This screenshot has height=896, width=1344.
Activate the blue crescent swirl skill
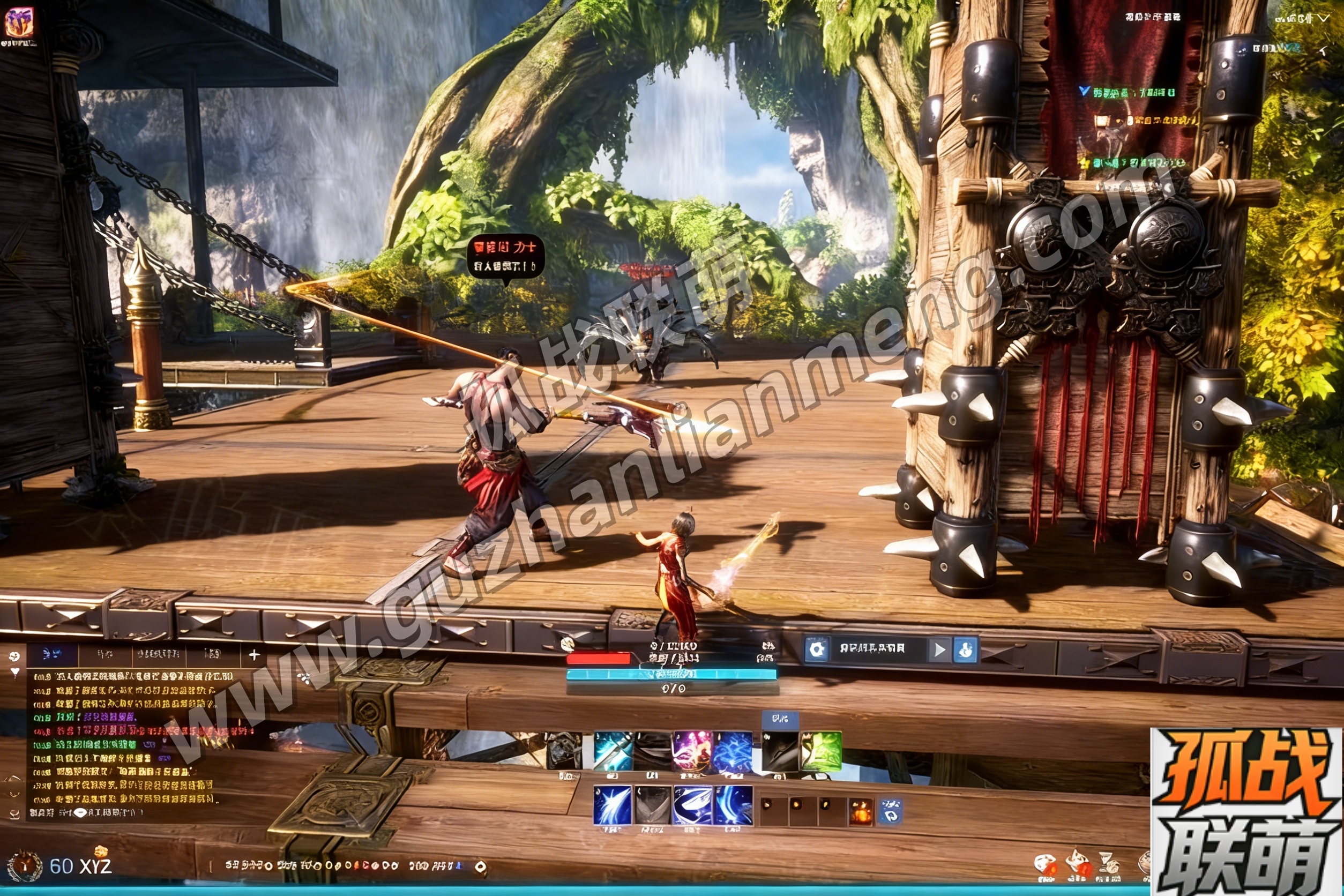click(692, 805)
